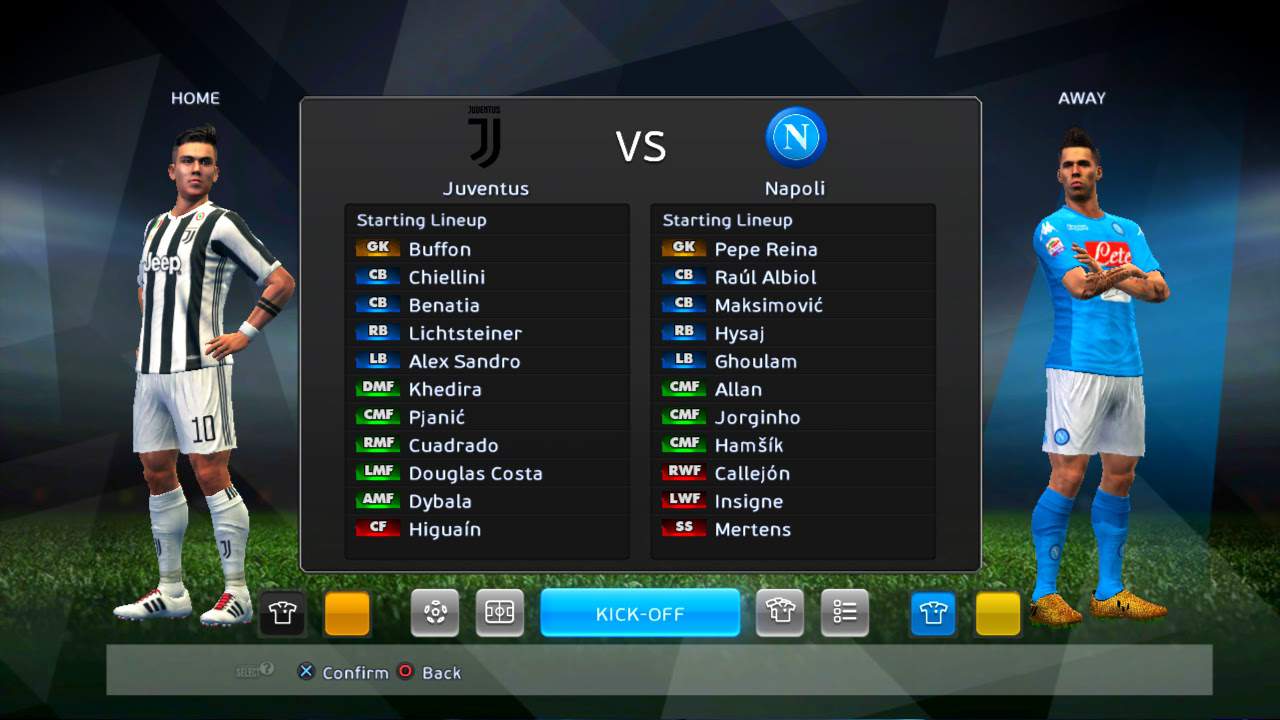Image resolution: width=1280 pixels, height=720 pixels.
Task: Pick Hamšík from the Napoli lineup
Action: [748, 445]
